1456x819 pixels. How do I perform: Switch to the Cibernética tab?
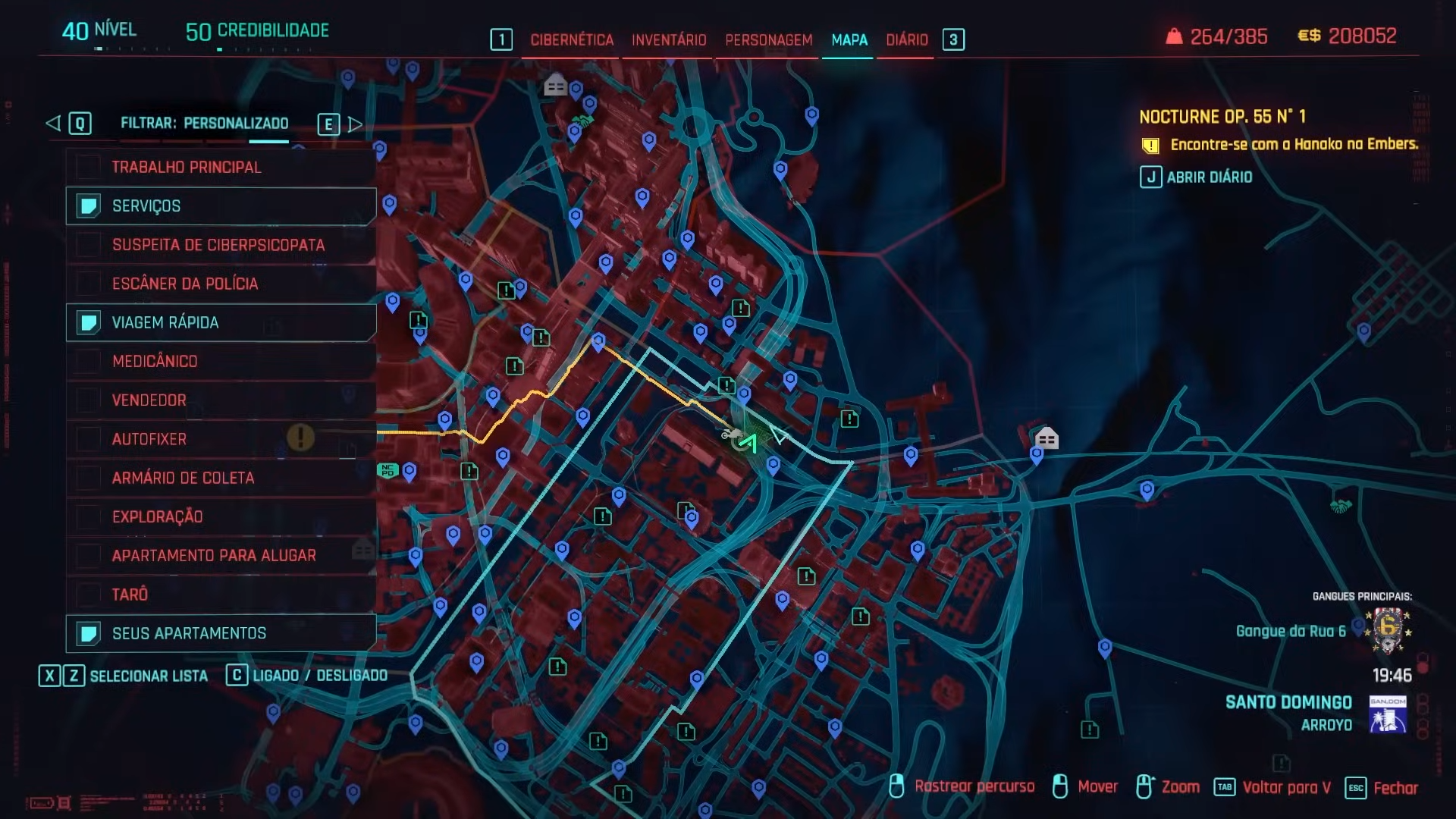coord(572,40)
